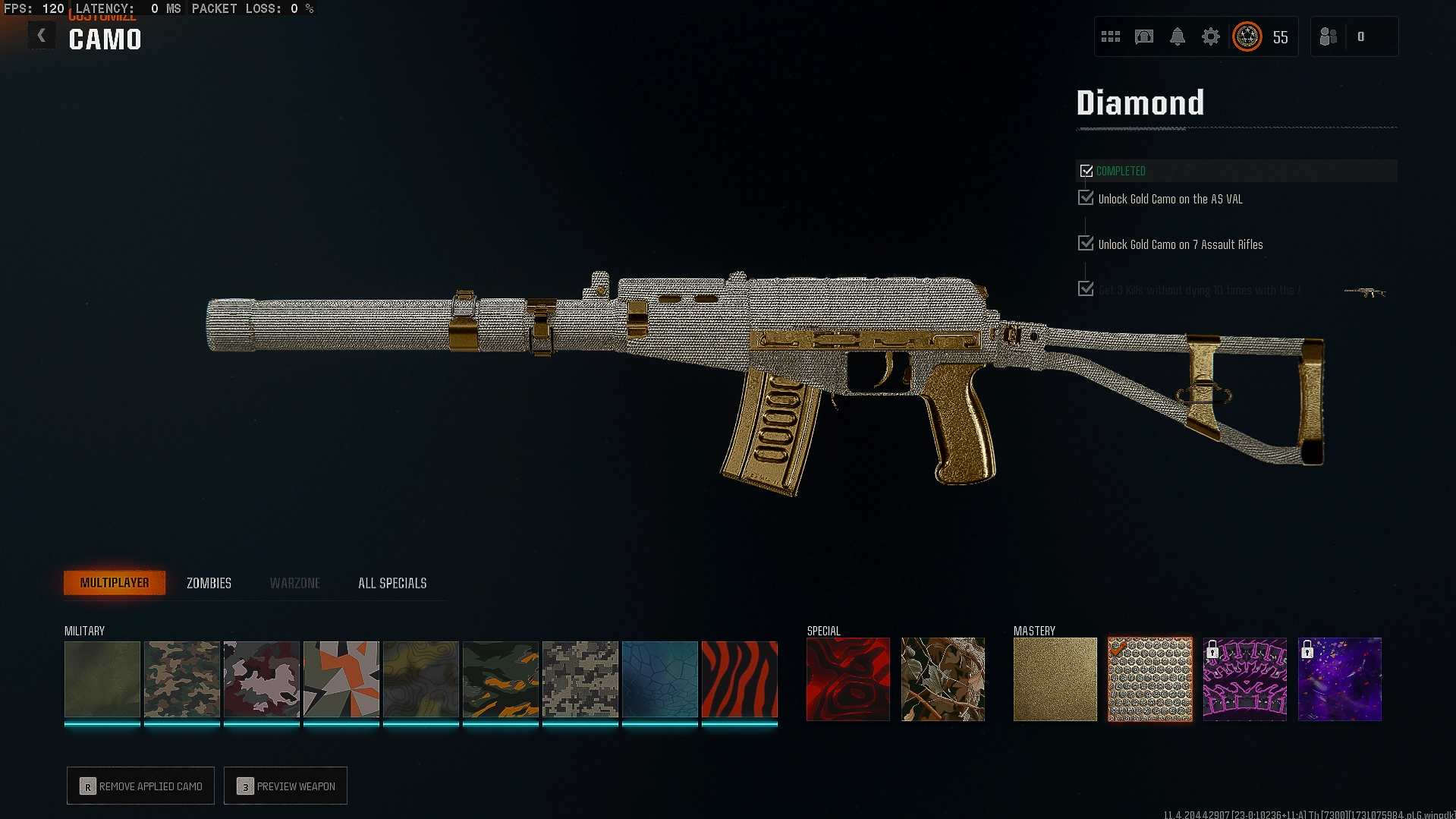Image resolution: width=1456 pixels, height=819 pixels.
Task: Pick the locked purple galaxy mastery camo
Action: point(1339,679)
